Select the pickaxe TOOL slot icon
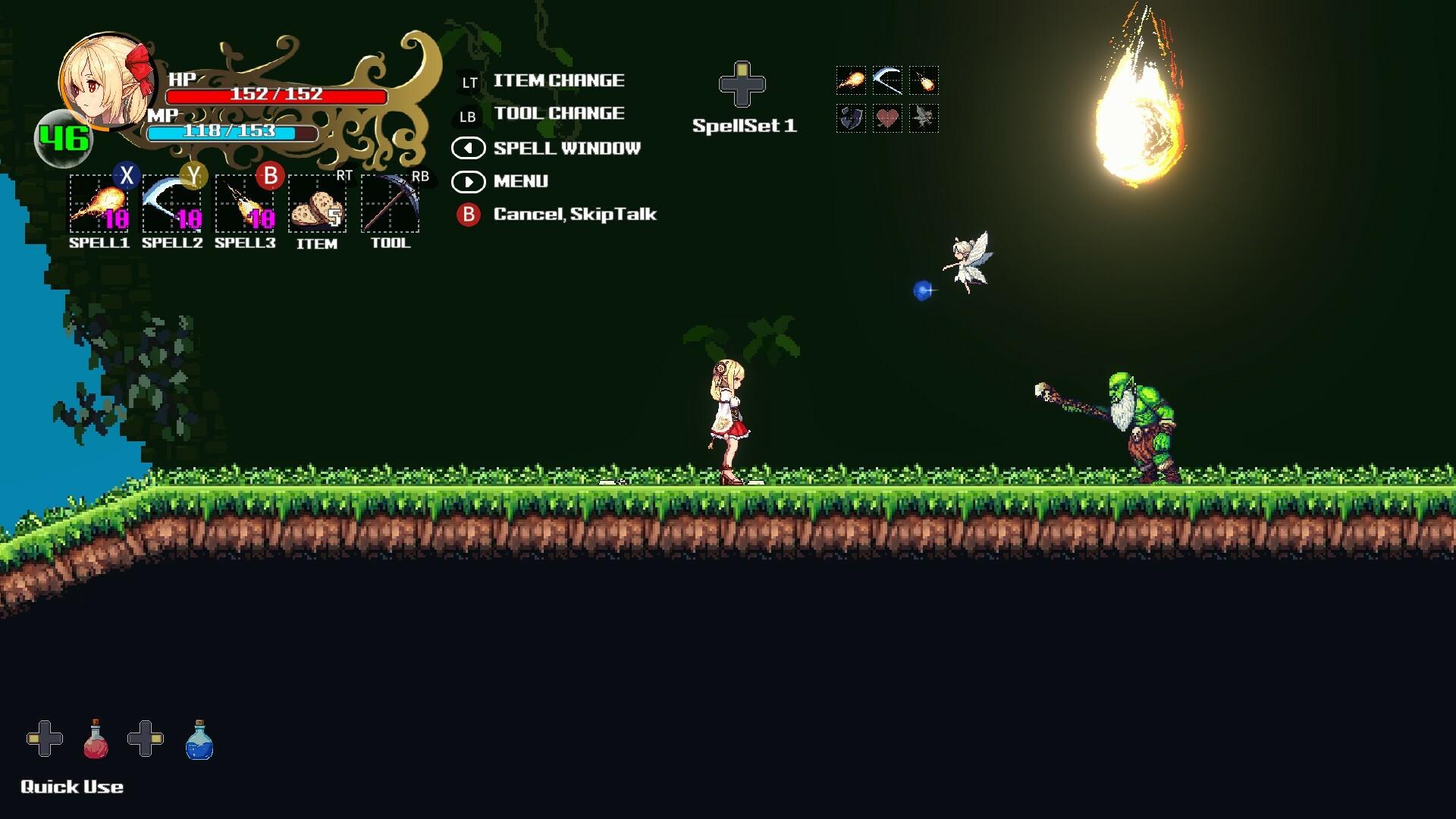Screen dimensions: 1456x819 tap(390, 206)
